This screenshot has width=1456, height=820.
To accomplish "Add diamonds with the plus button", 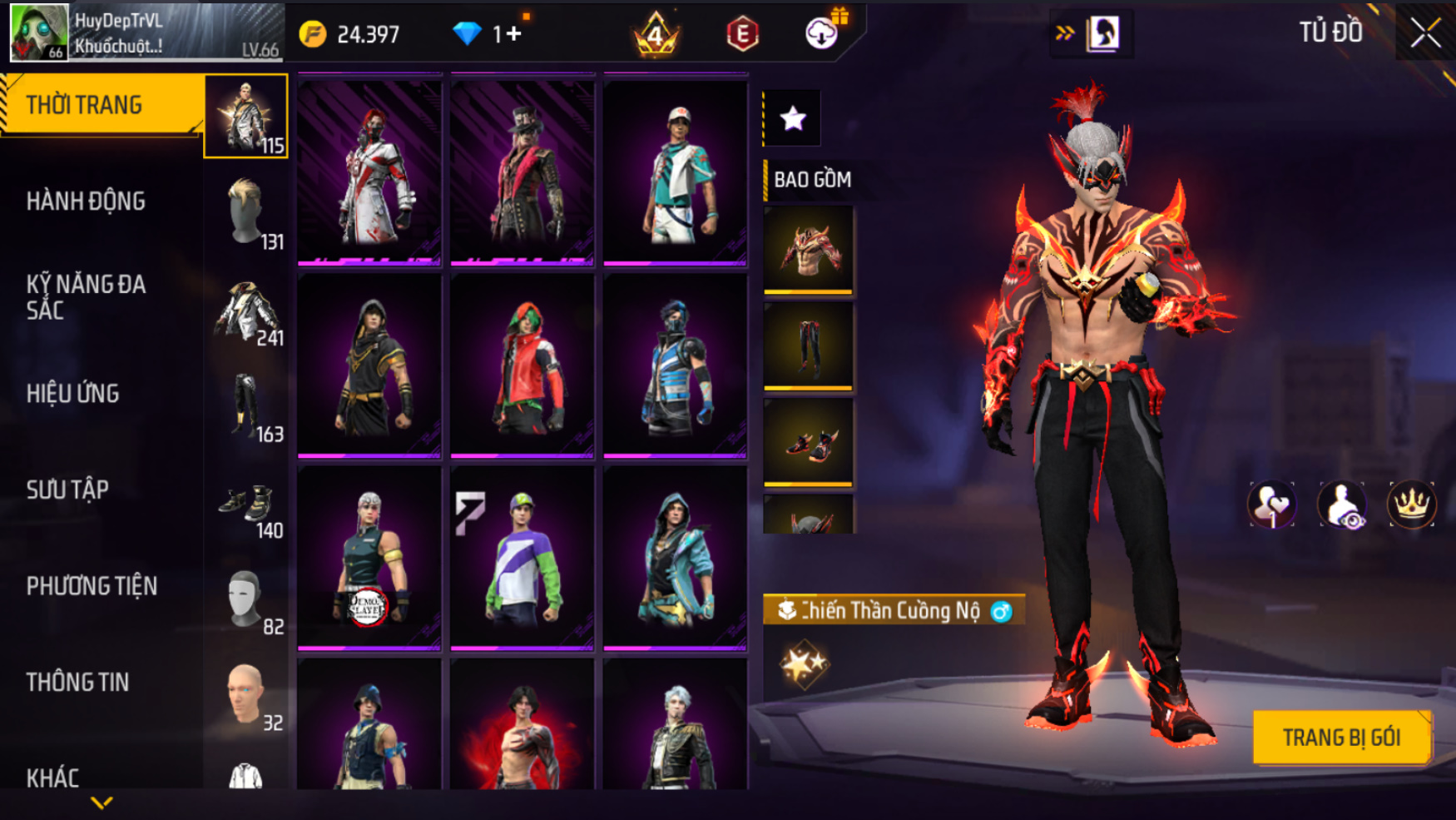I will (513, 34).
